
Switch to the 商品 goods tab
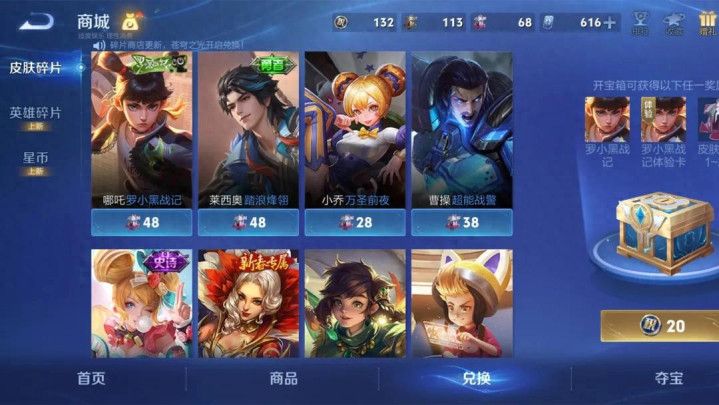(283, 378)
